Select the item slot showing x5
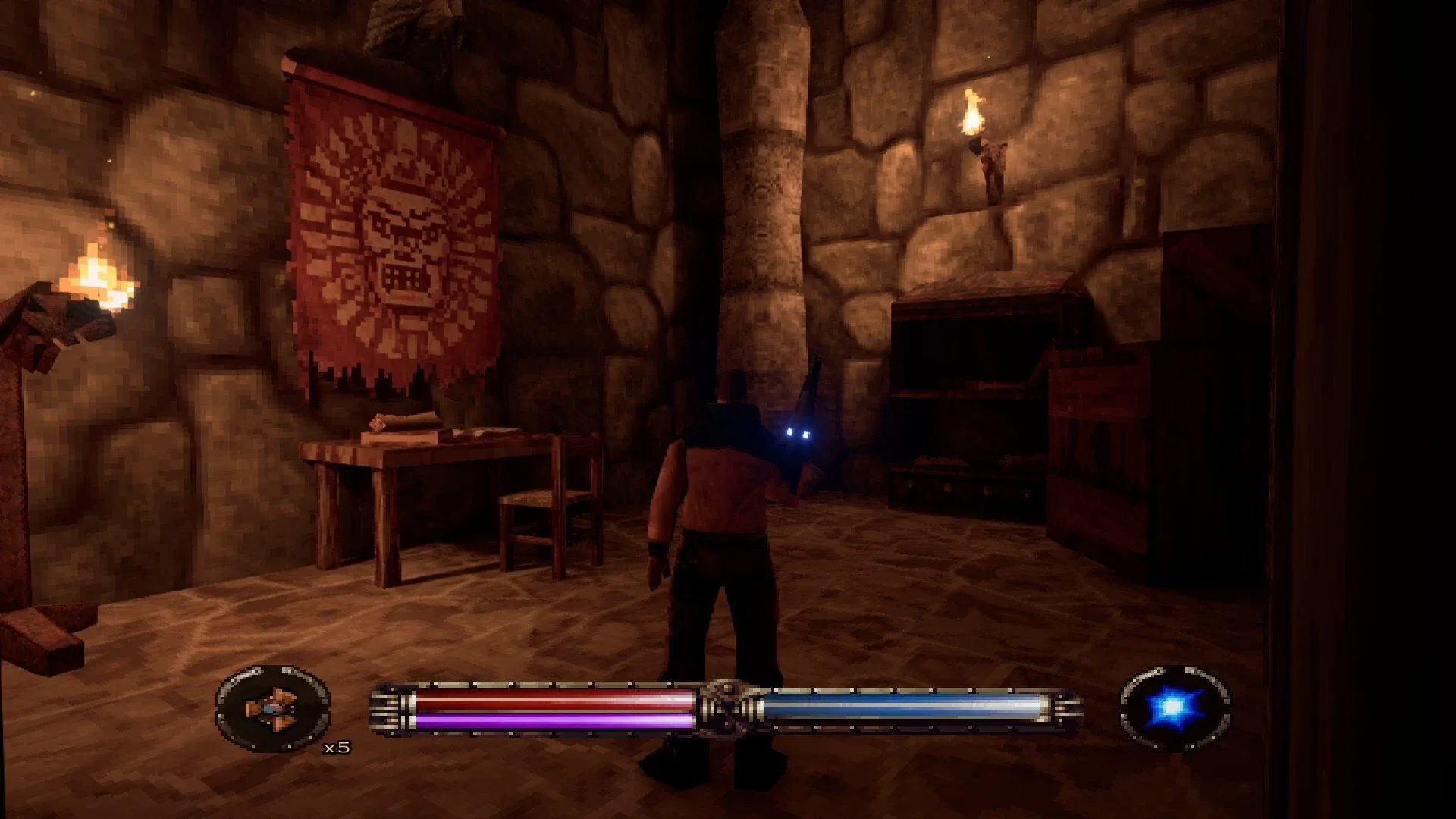1456x819 pixels. tap(272, 708)
